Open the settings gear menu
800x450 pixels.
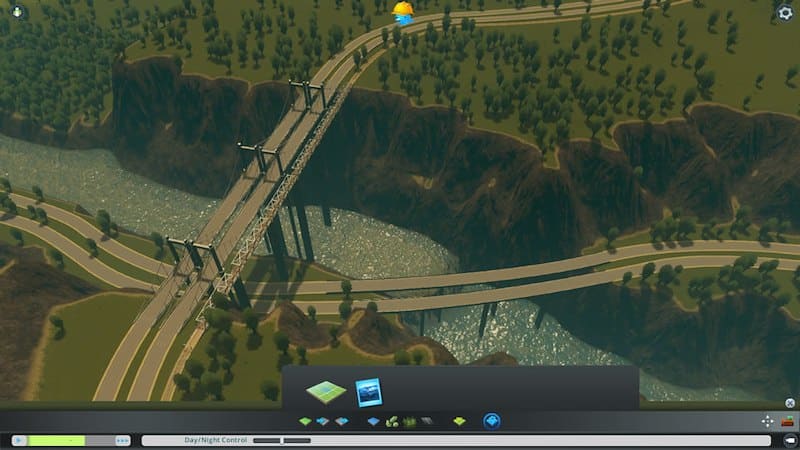coord(785,13)
